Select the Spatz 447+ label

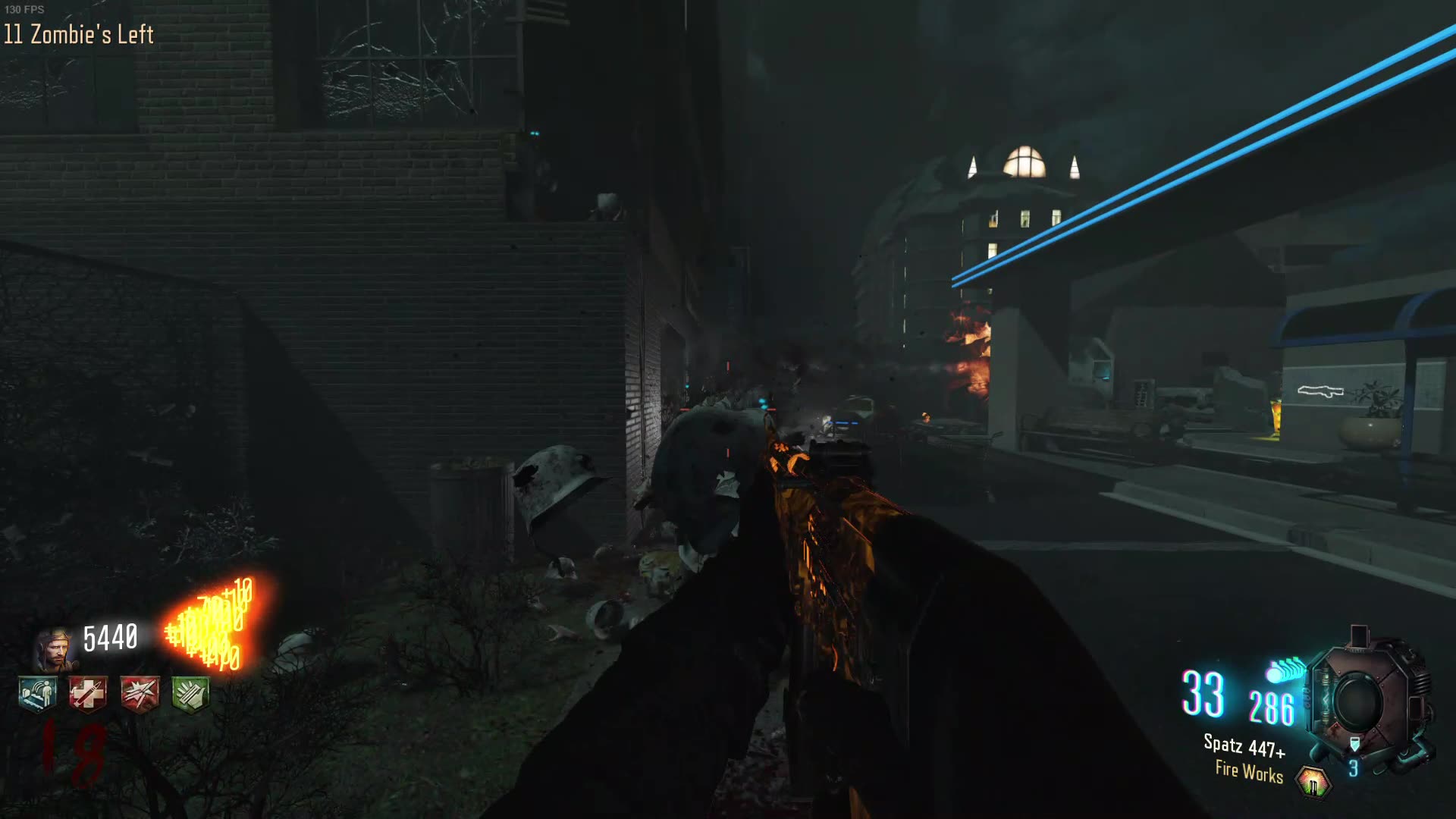[x=1244, y=746]
